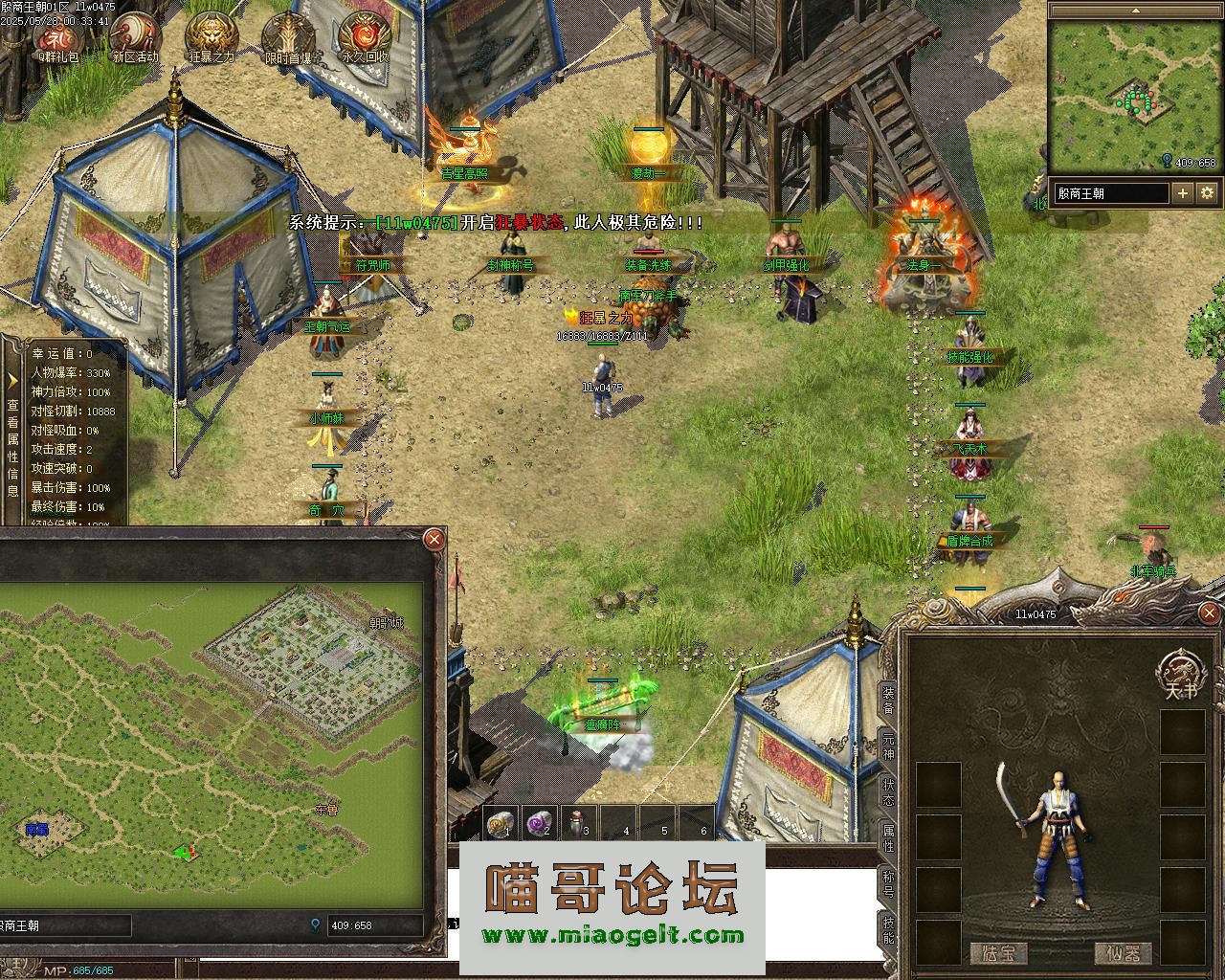Click the plus button beside the map name

(x=1183, y=193)
